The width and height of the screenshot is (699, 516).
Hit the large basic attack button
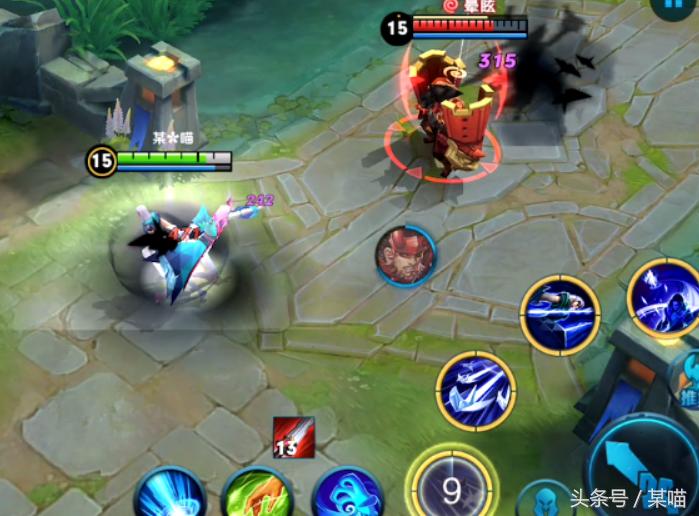point(645,470)
